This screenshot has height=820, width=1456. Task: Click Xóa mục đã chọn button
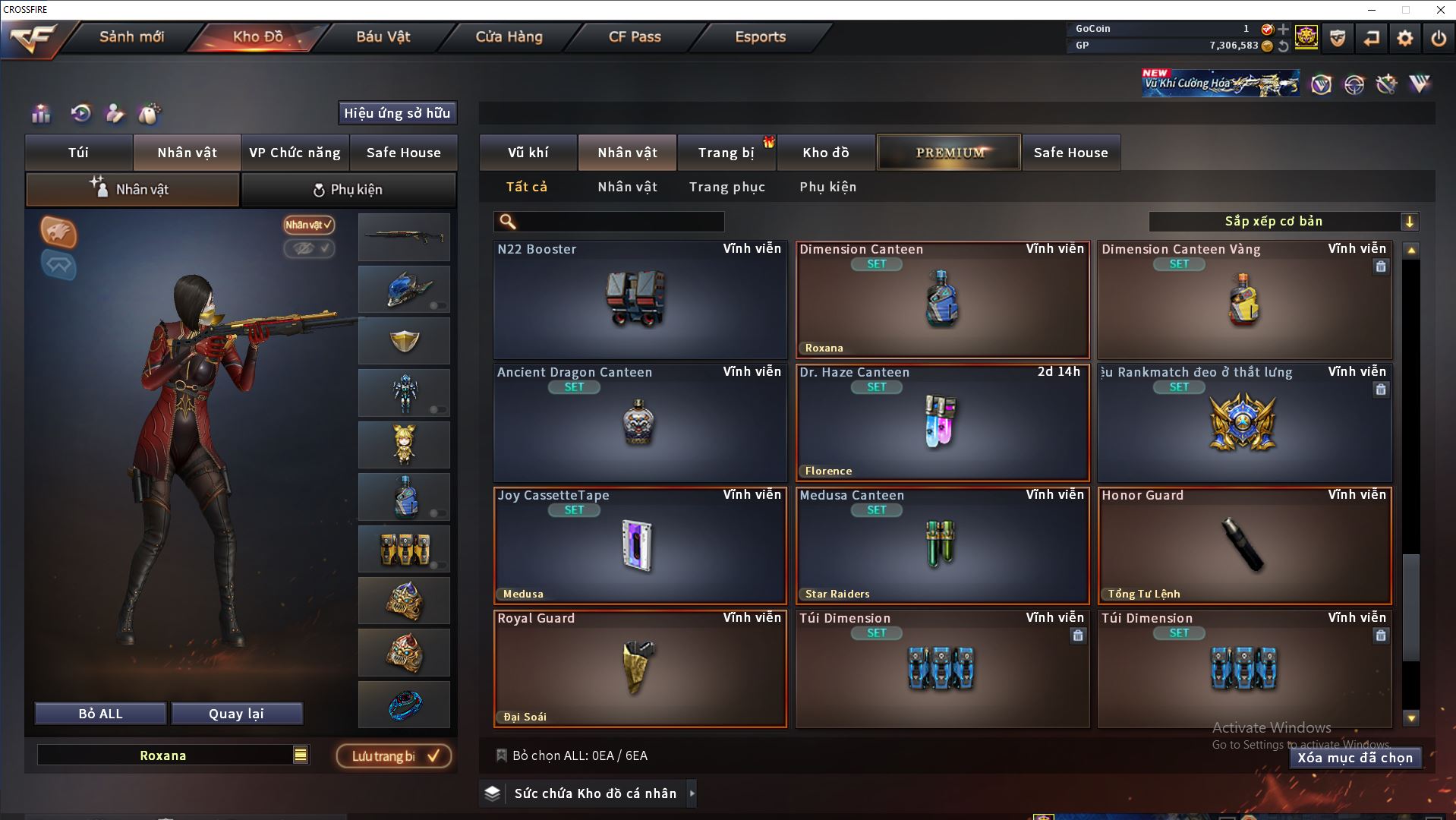pyautogui.click(x=1355, y=758)
